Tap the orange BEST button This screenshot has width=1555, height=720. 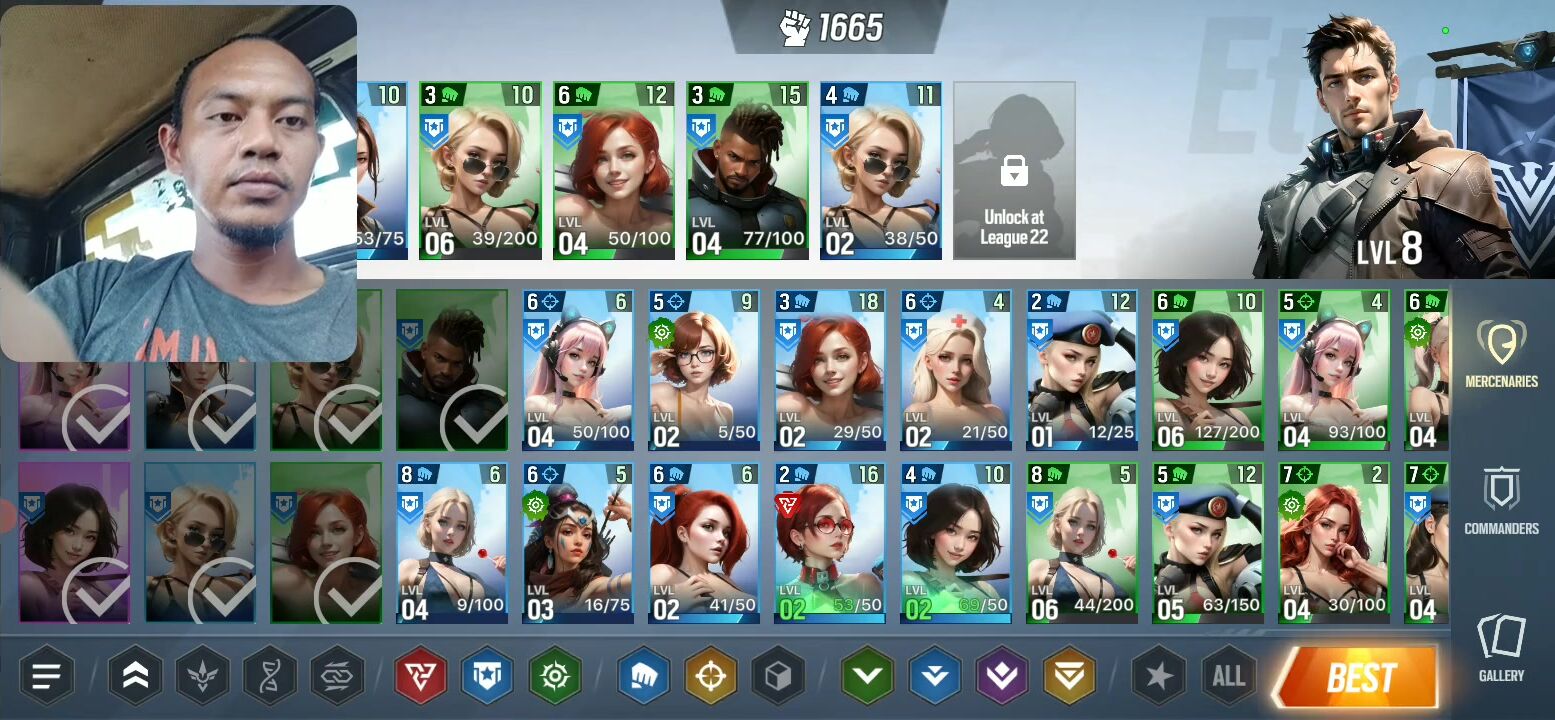[1358, 678]
